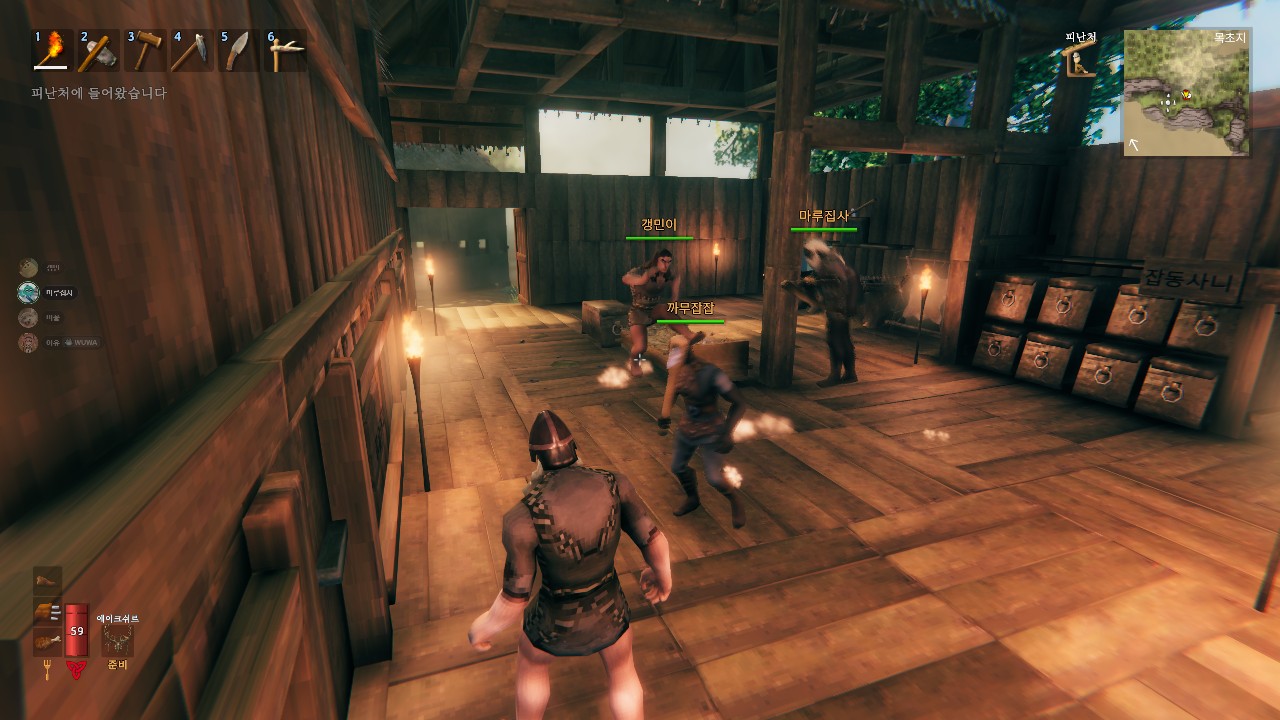Open the minimap
This screenshot has width=1280, height=720.
click(1186, 93)
